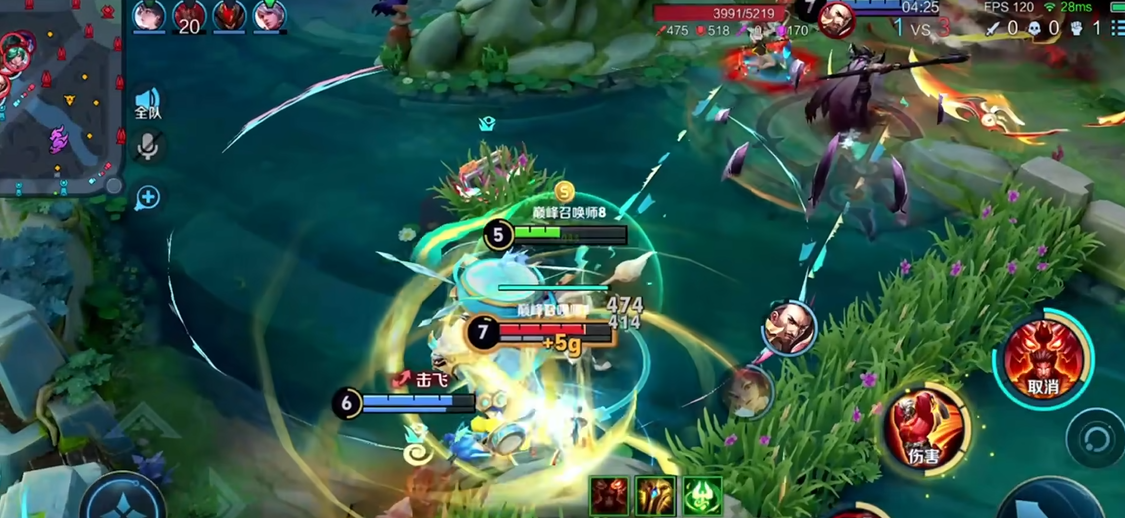Open the minimap
Image resolution: width=1125 pixels, height=518 pixels.
pyautogui.click(x=60, y=98)
